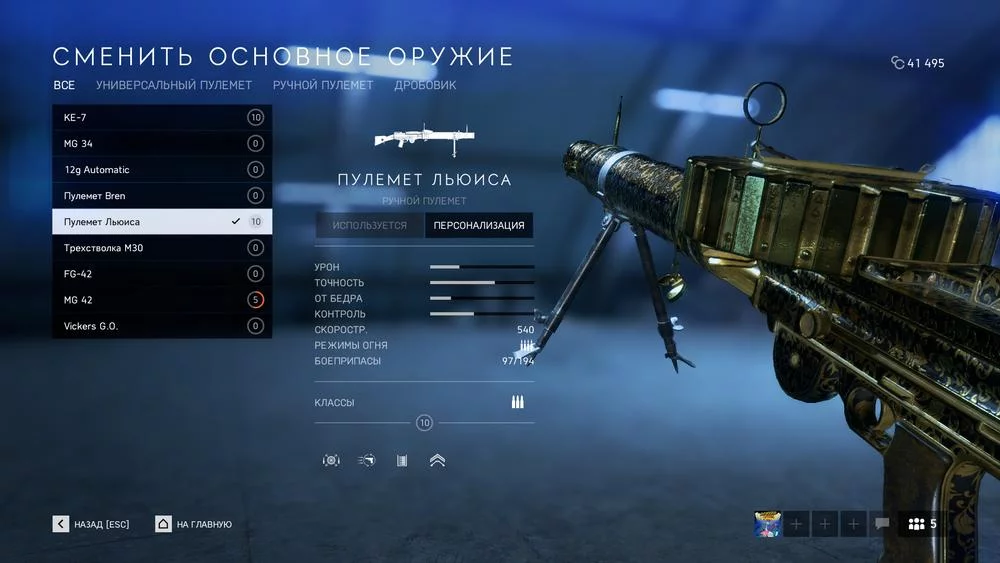Show the Ручной пулемет category
The width and height of the screenshot is (1000, 563).
pyautogui.click(x=323, y=85)
